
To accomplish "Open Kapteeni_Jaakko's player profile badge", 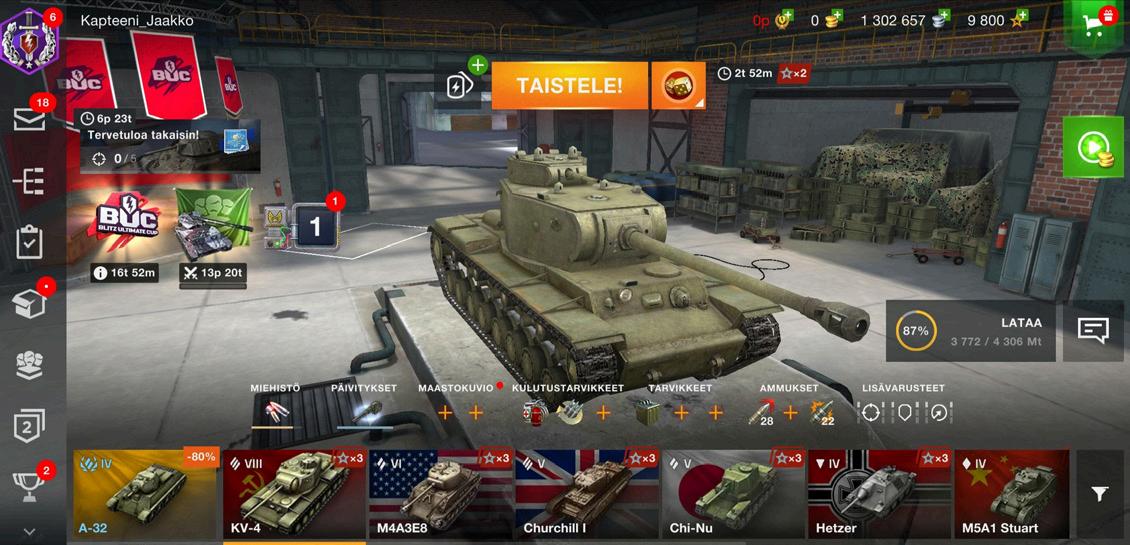I will [x=31, y=37].
